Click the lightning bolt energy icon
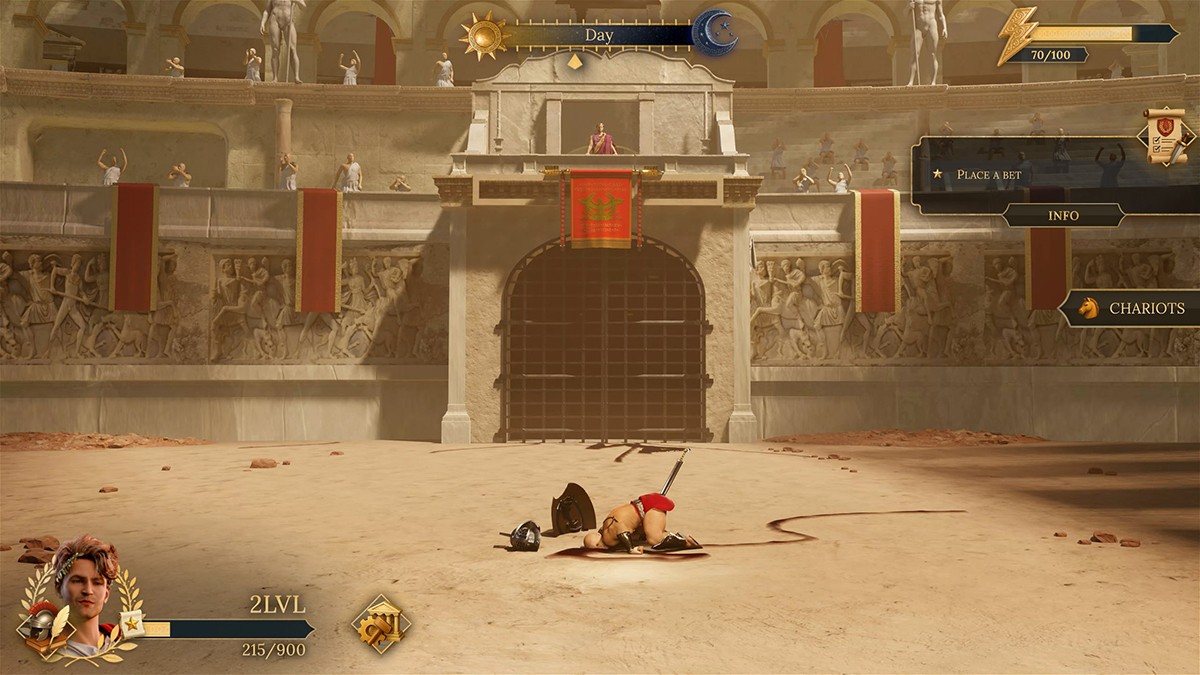This screenshot has width=1200, height=675. click(1016, 36)
